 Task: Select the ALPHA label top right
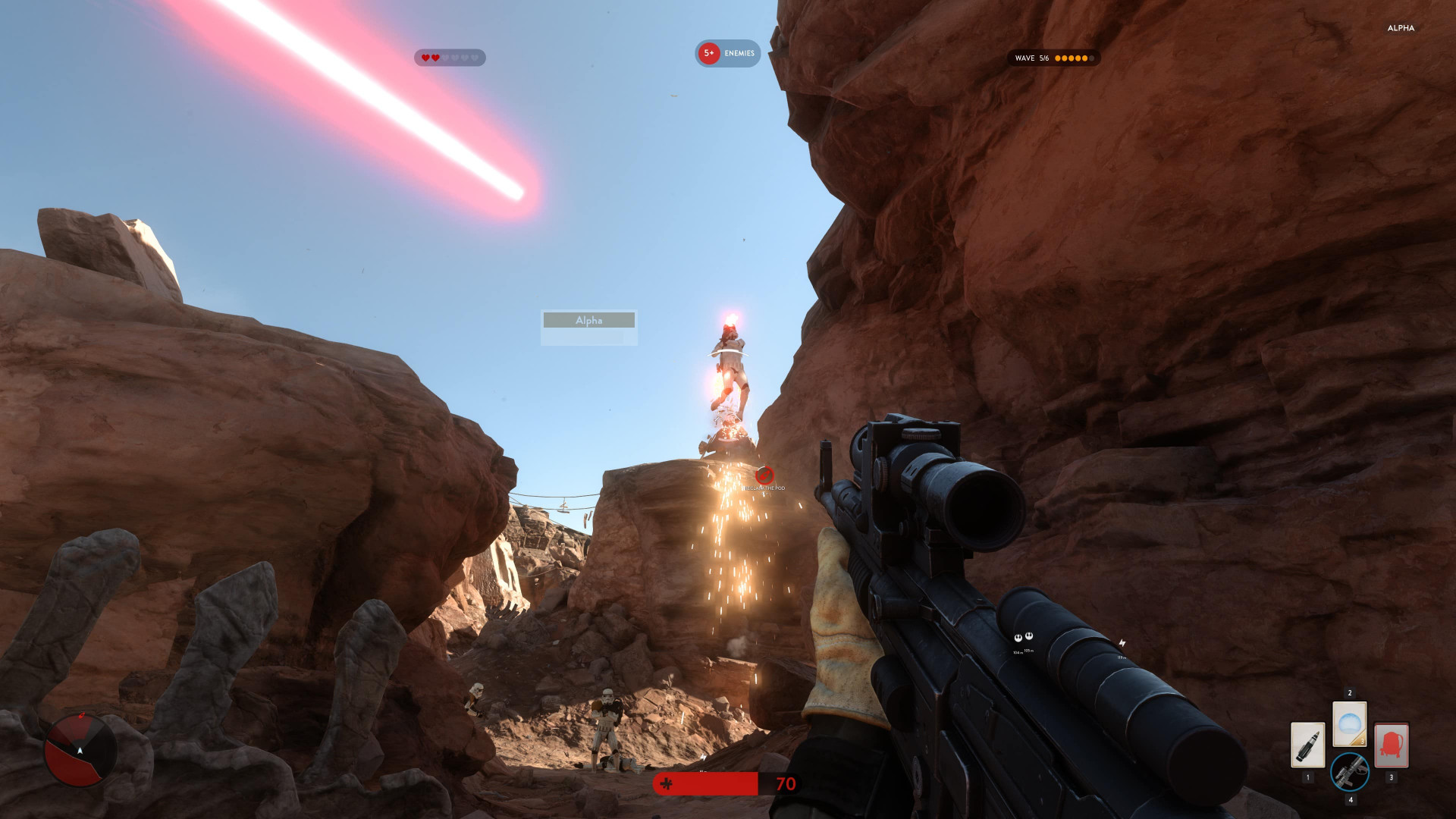(1400, 28)
